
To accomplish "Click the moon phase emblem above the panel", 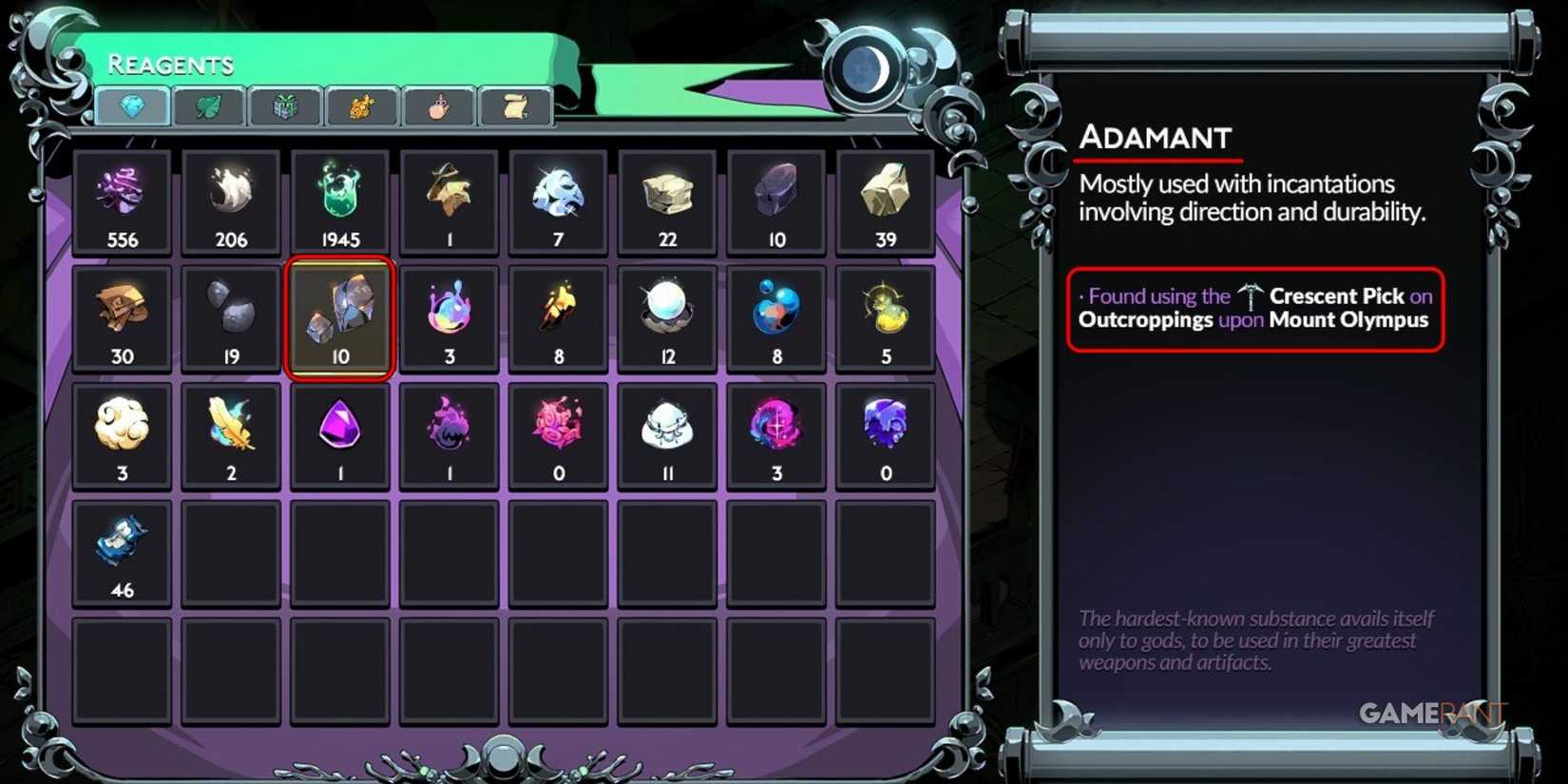I will [x=863, y=70].
